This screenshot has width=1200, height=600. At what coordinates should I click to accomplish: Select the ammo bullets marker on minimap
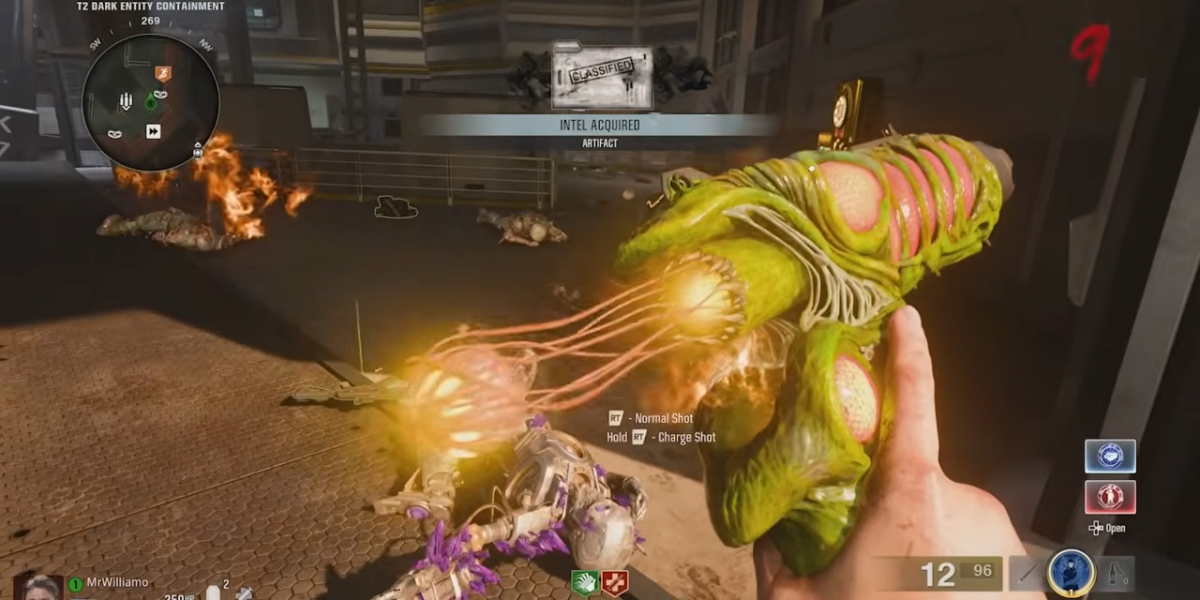(x=126, y=101)
